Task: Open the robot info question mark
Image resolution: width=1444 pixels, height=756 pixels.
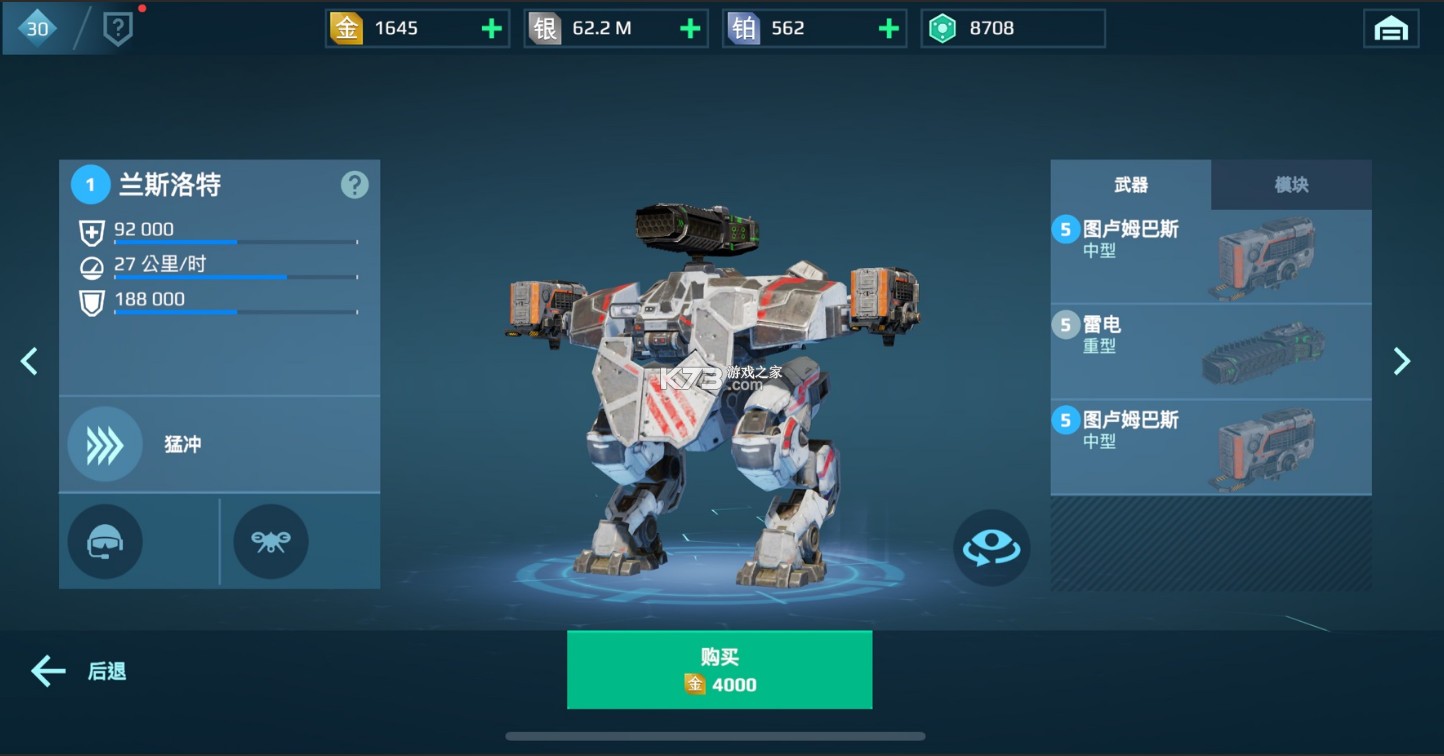Action: point(354,185)
